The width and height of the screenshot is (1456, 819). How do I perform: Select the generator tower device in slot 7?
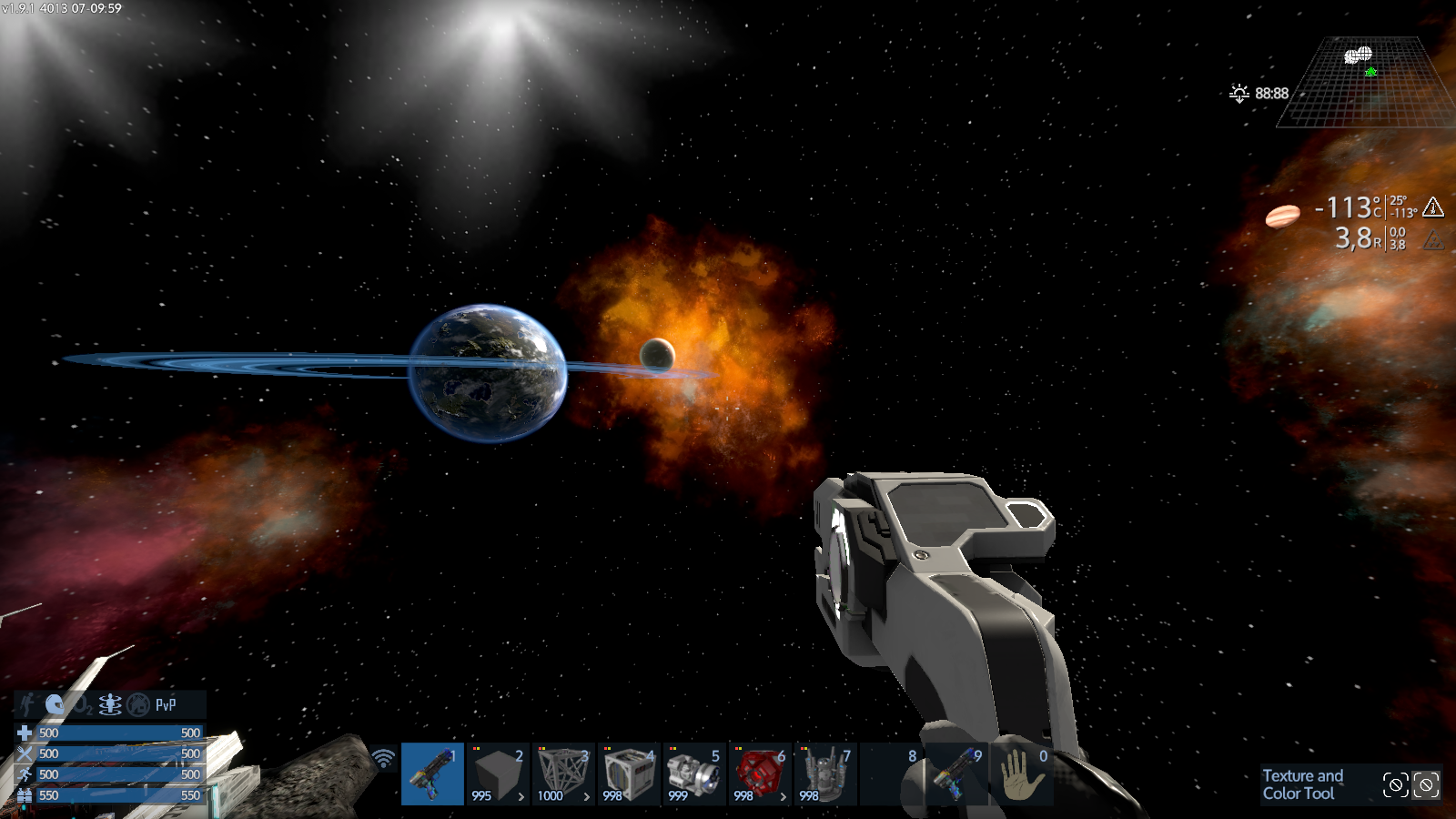(825, 773)
